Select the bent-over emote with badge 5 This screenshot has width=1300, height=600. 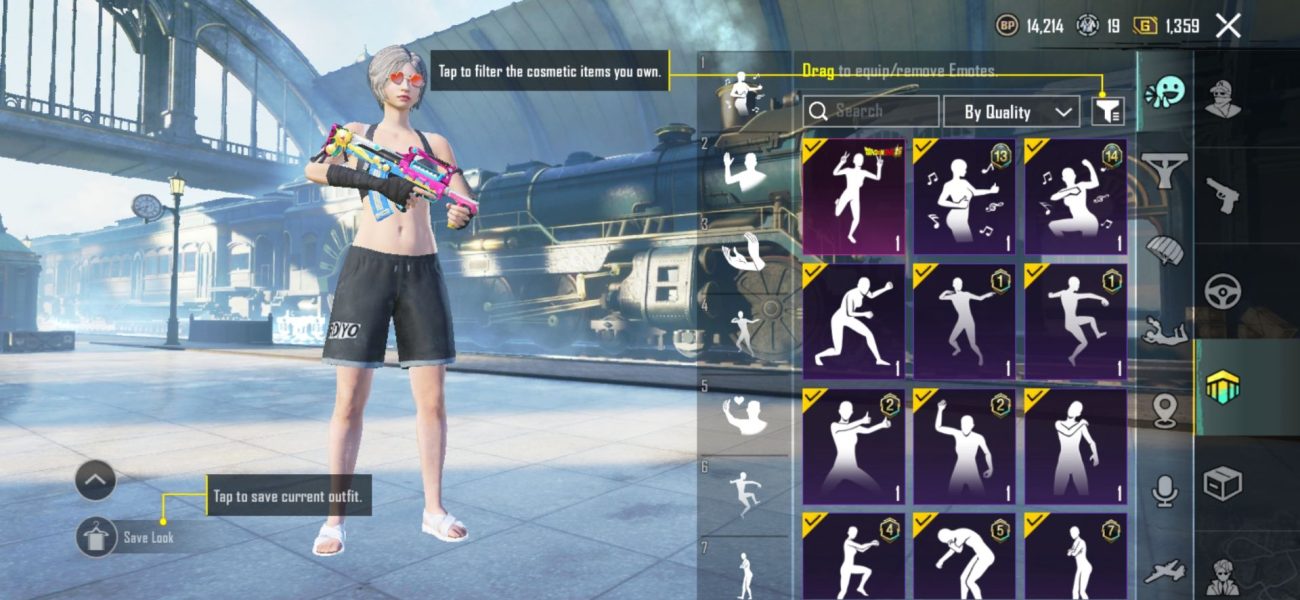click(x=963, y=556)
